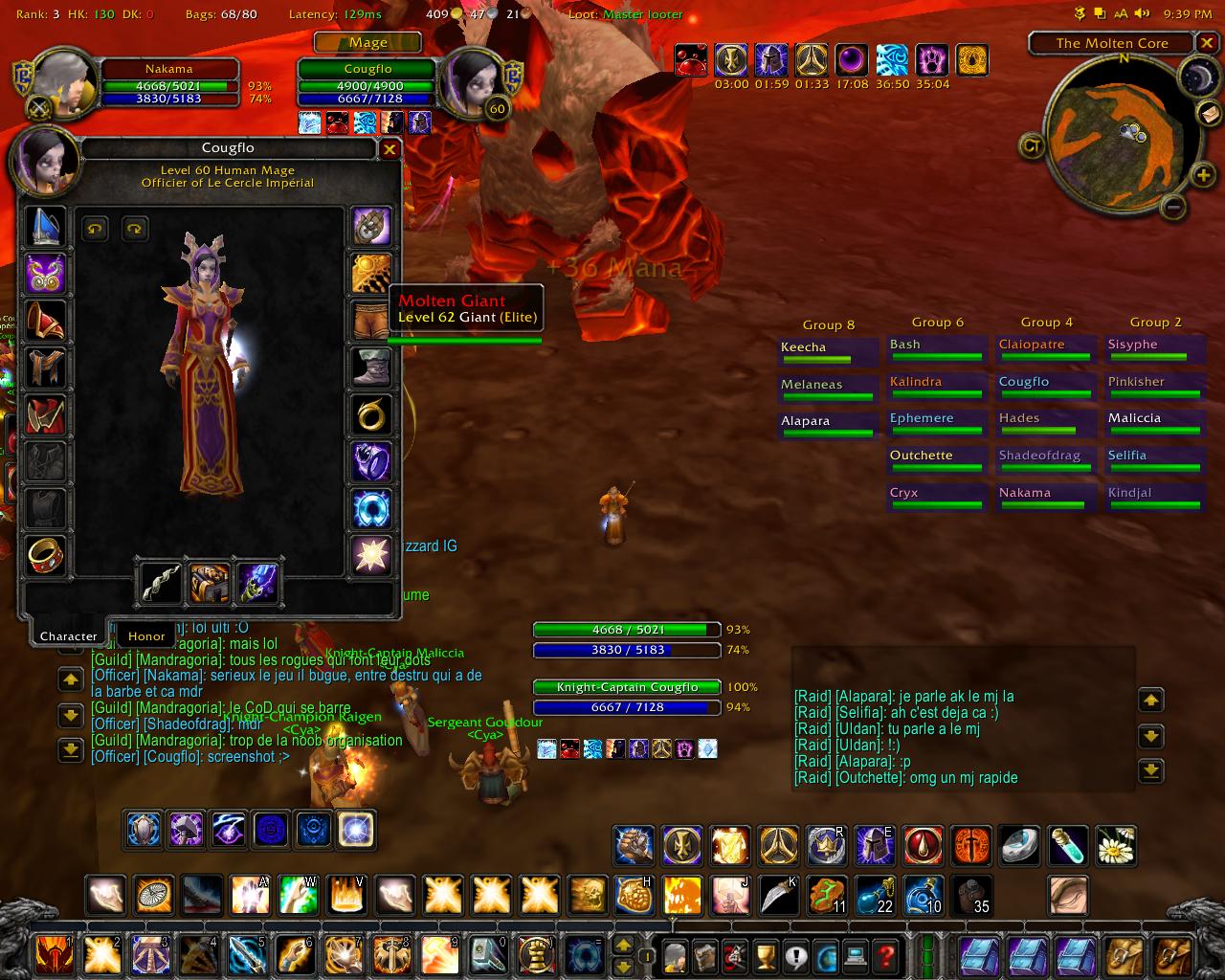The image size is (1225, 980).
Task: Close the Cougflo inspect window
Action: tap(390, 149)
